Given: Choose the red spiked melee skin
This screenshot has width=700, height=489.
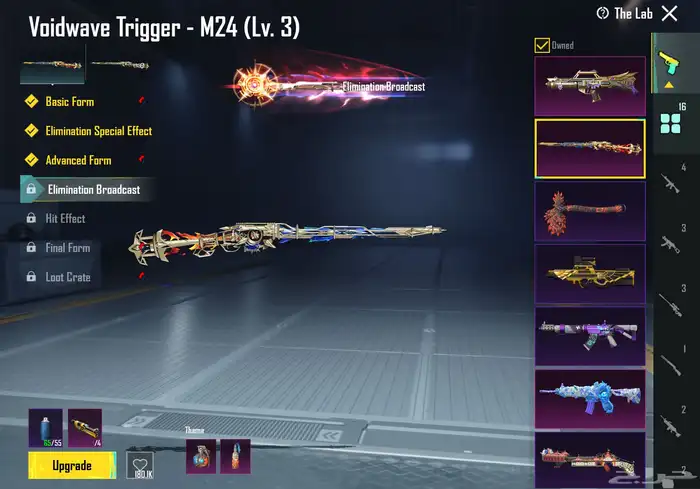Looking at the screenshot, I should pyautogui.click(x=590, y=210).
